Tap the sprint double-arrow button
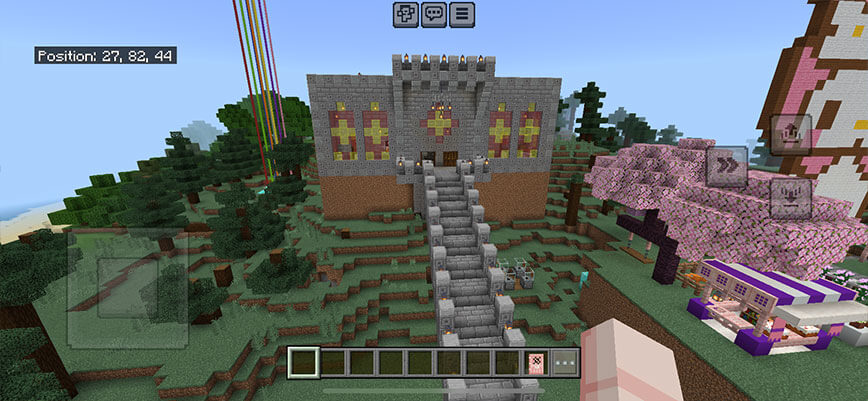The image size is (868, 401). [727, 166]
